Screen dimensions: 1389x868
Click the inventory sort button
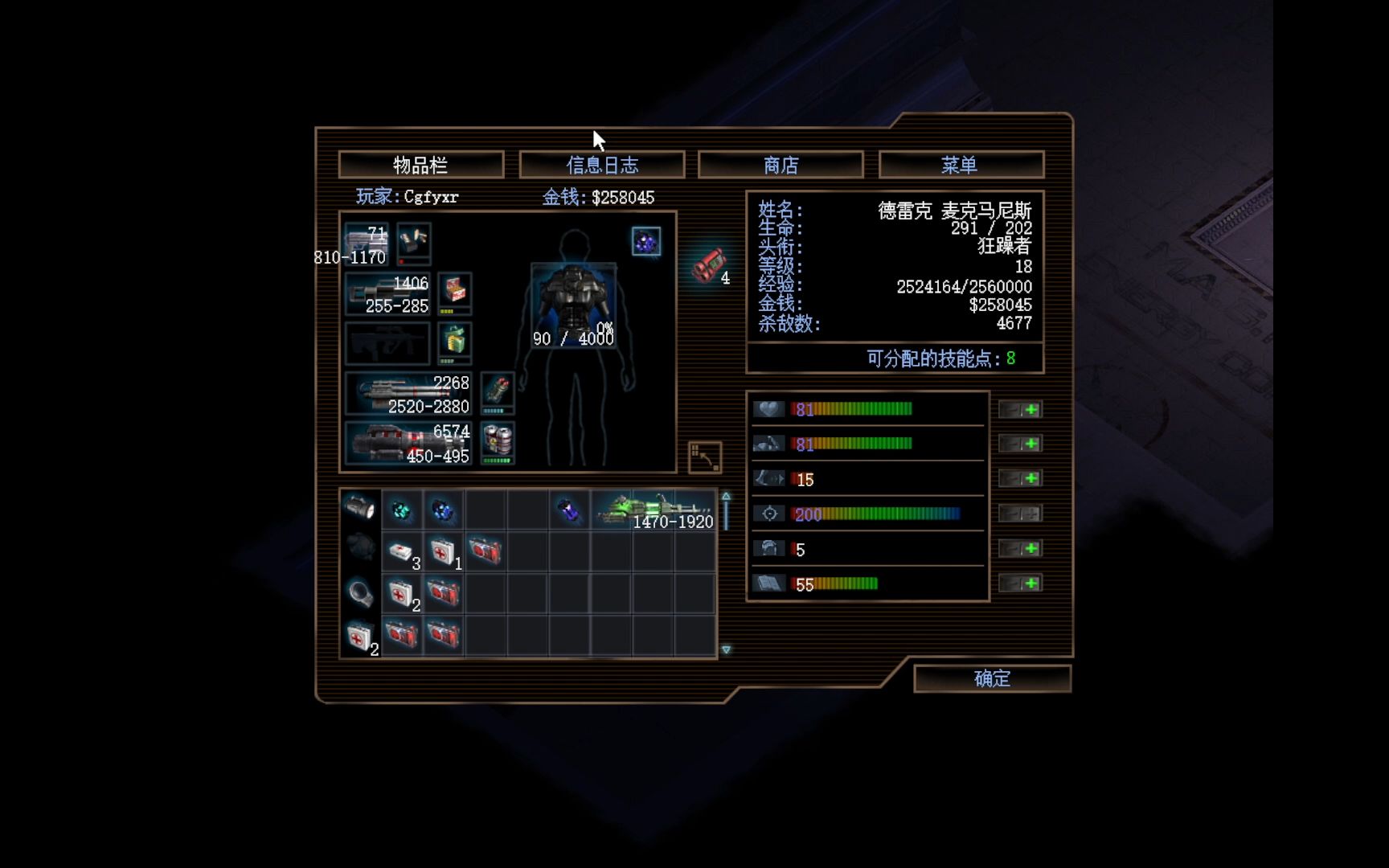point(705,458)
